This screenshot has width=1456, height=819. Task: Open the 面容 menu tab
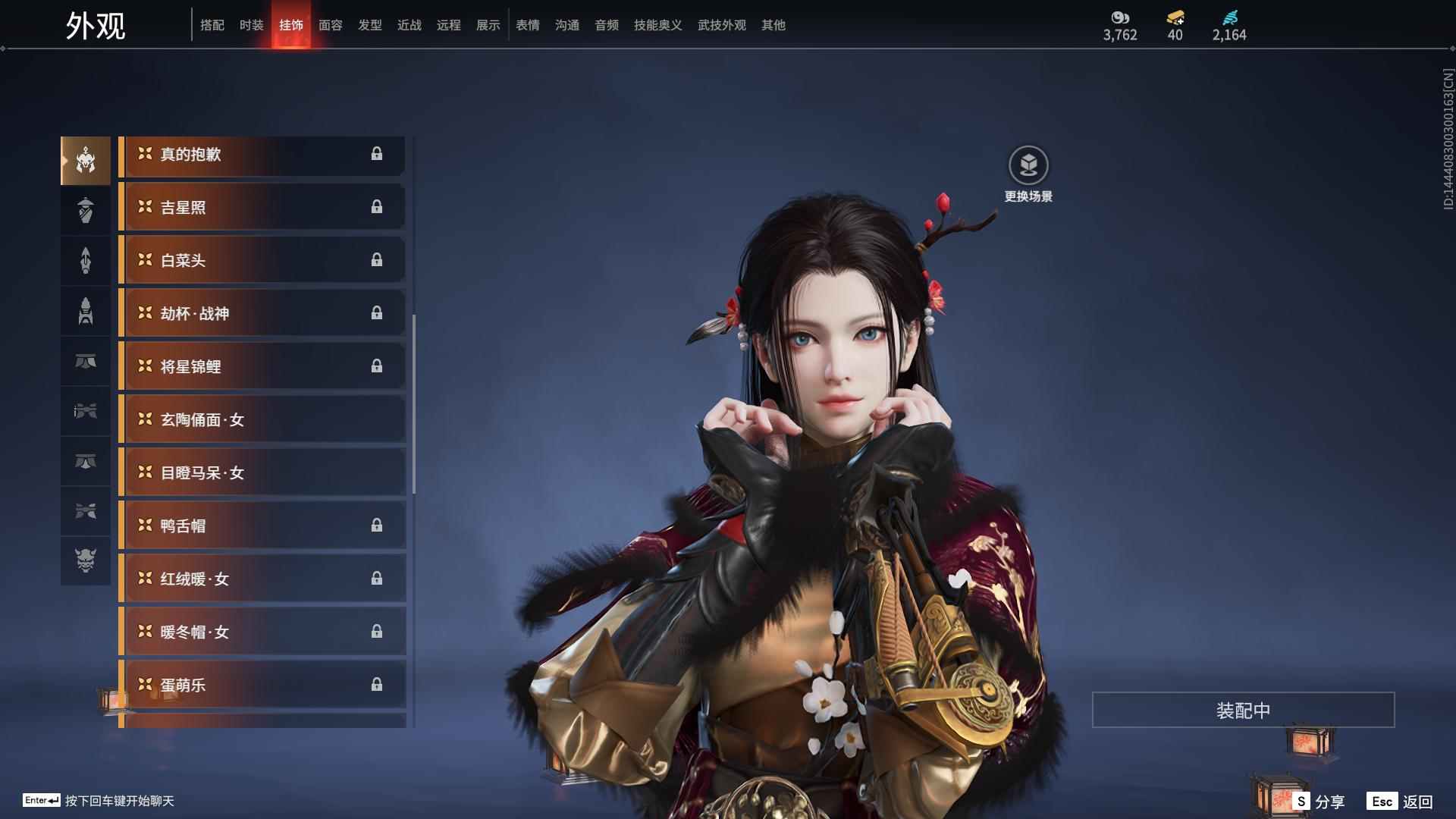click(x=330, y=24)
